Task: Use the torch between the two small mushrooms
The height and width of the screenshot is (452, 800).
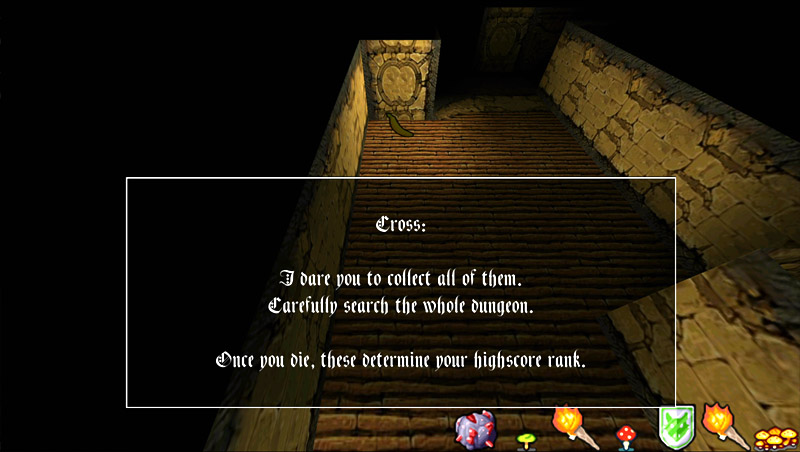Action: [574, 425]
